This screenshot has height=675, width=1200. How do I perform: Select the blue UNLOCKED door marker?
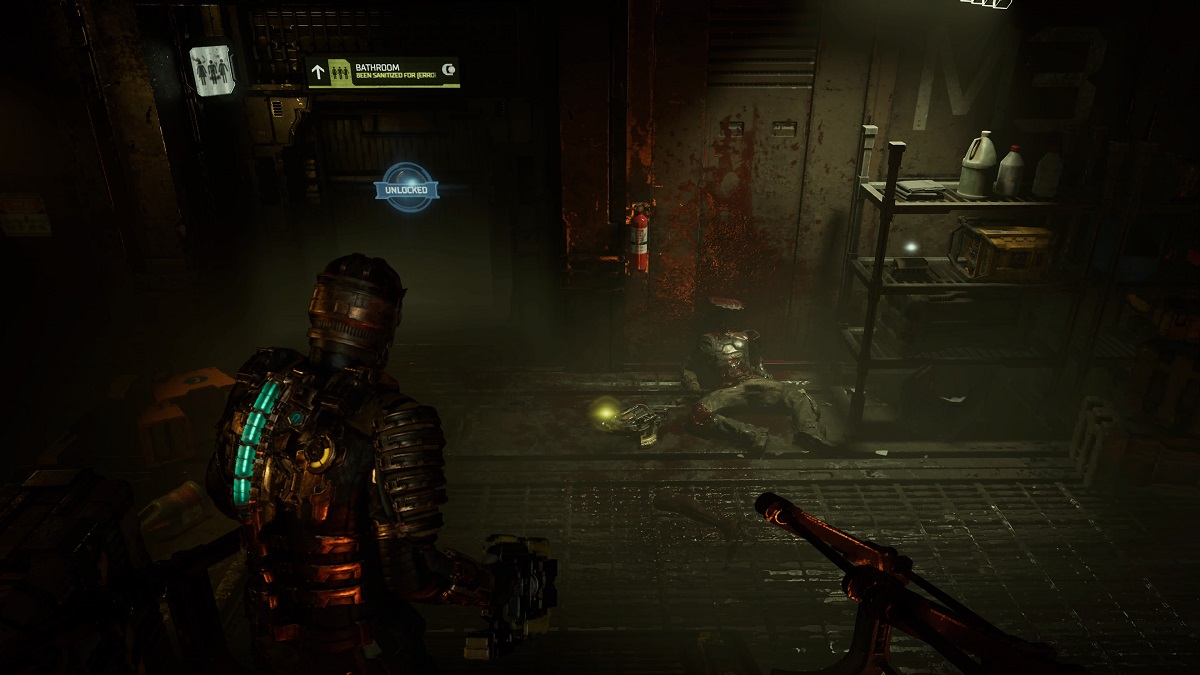[407, 188]
